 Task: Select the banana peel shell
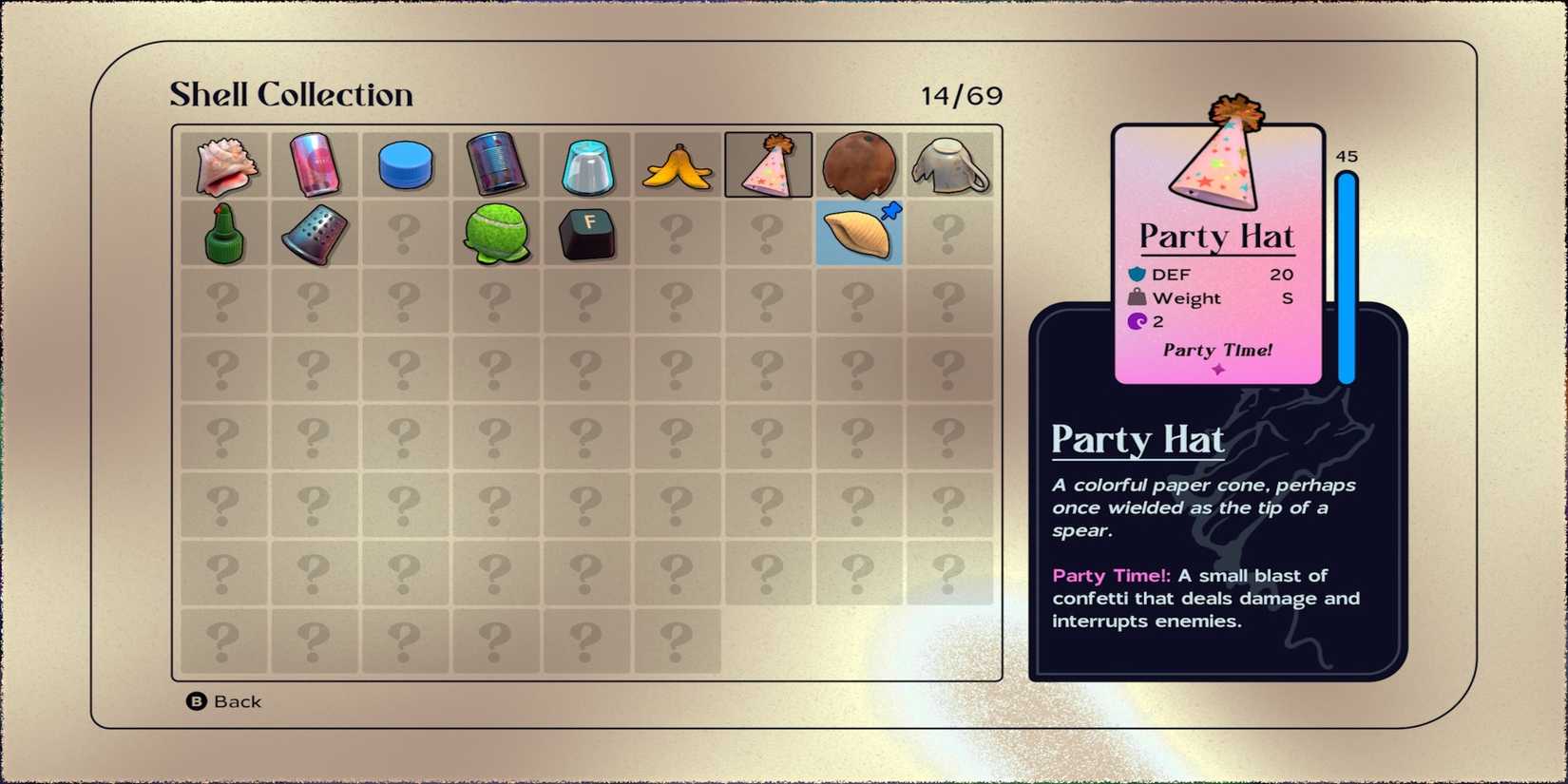tap(677, 163)
